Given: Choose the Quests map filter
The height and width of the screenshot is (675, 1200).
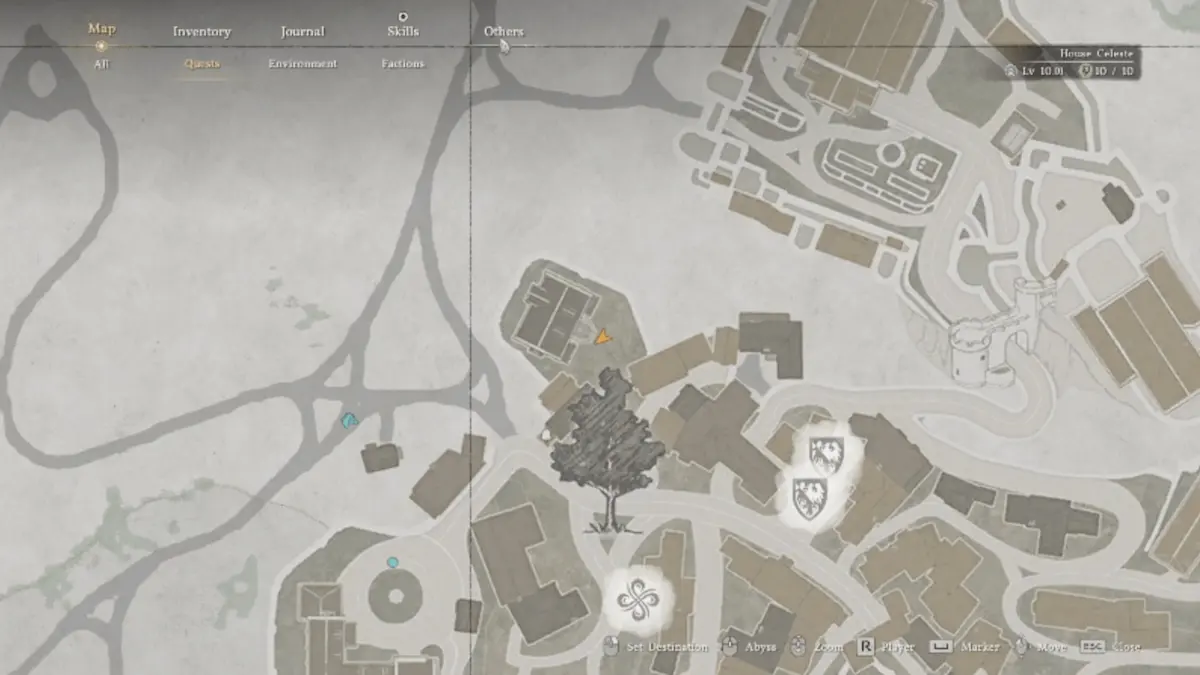Looking at the screenshot, I should [x=202, y=64].
